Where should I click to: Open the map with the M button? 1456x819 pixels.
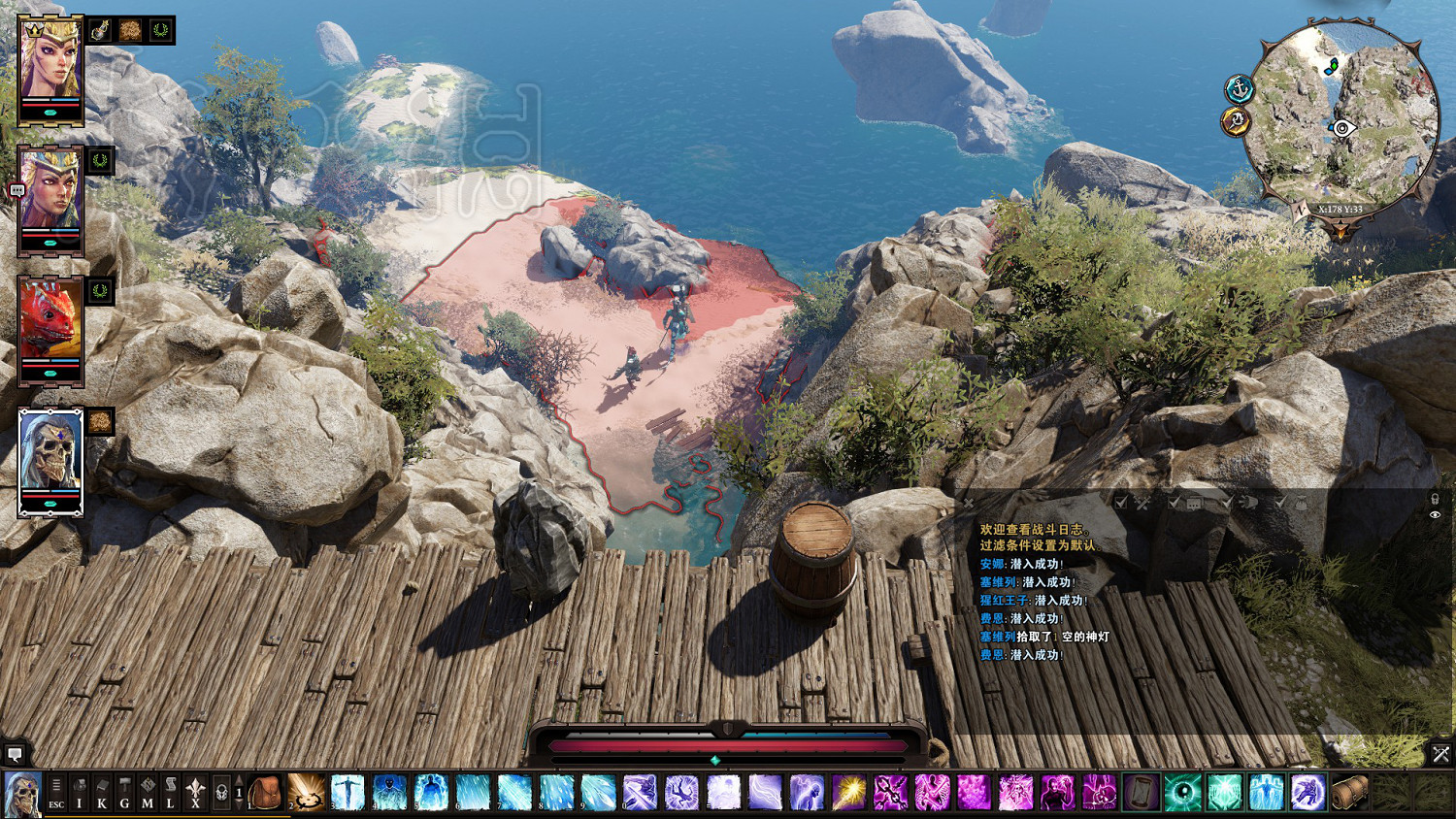tap(148, 793)
